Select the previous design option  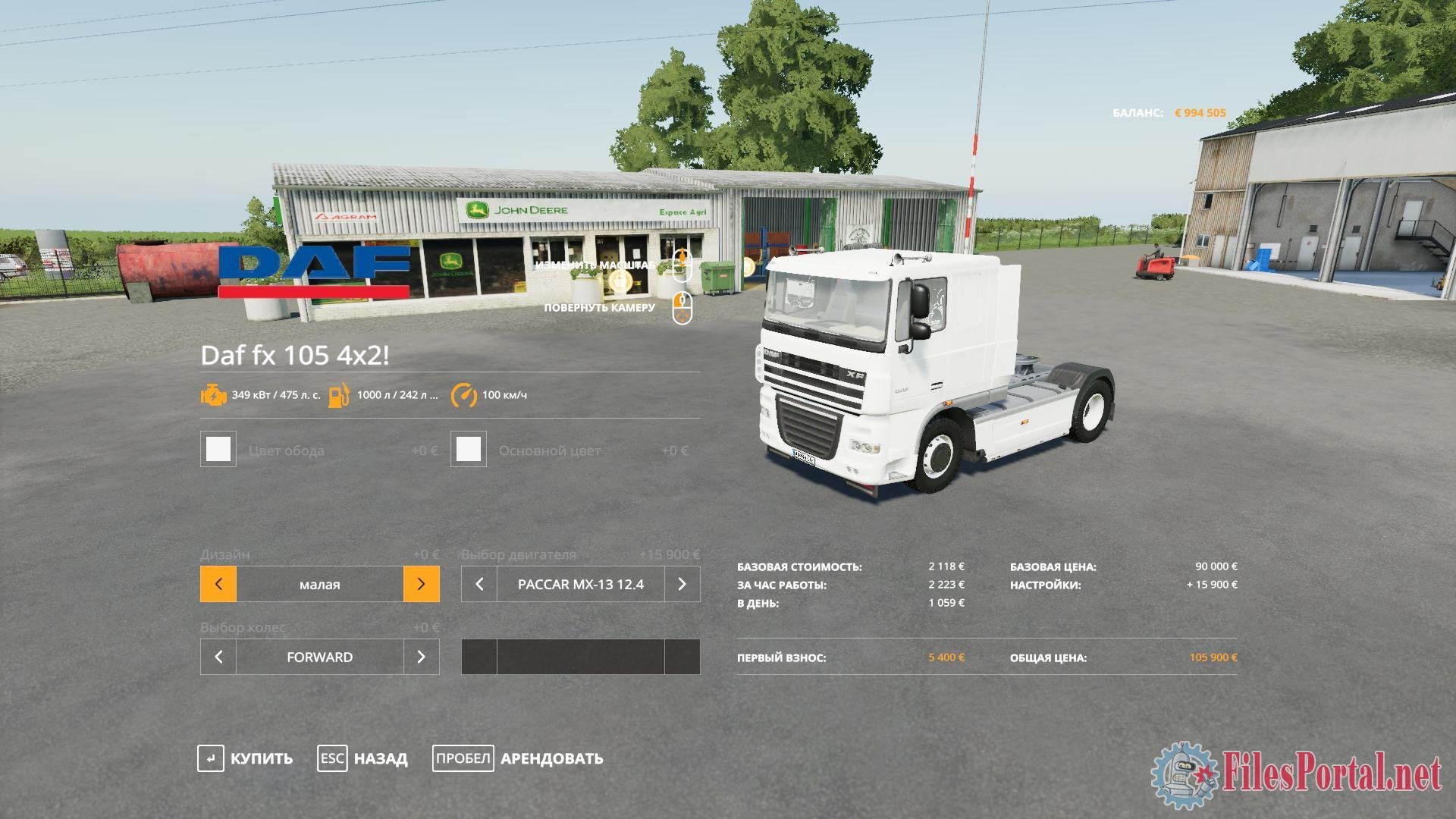tap(218, 584)
